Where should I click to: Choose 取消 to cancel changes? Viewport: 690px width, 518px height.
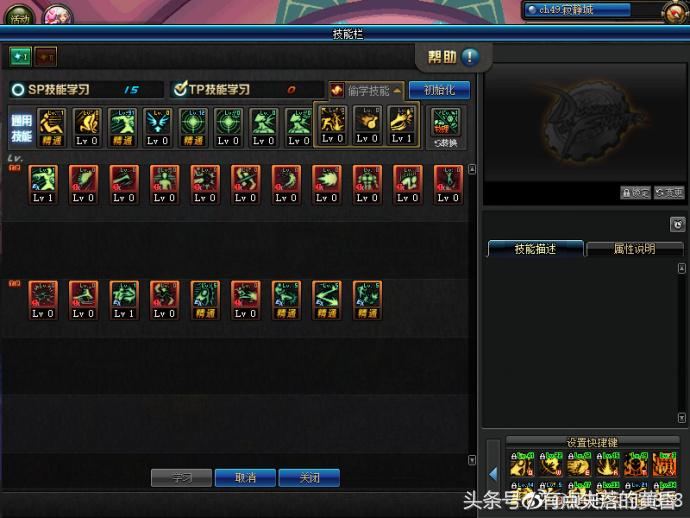point(245,478)
